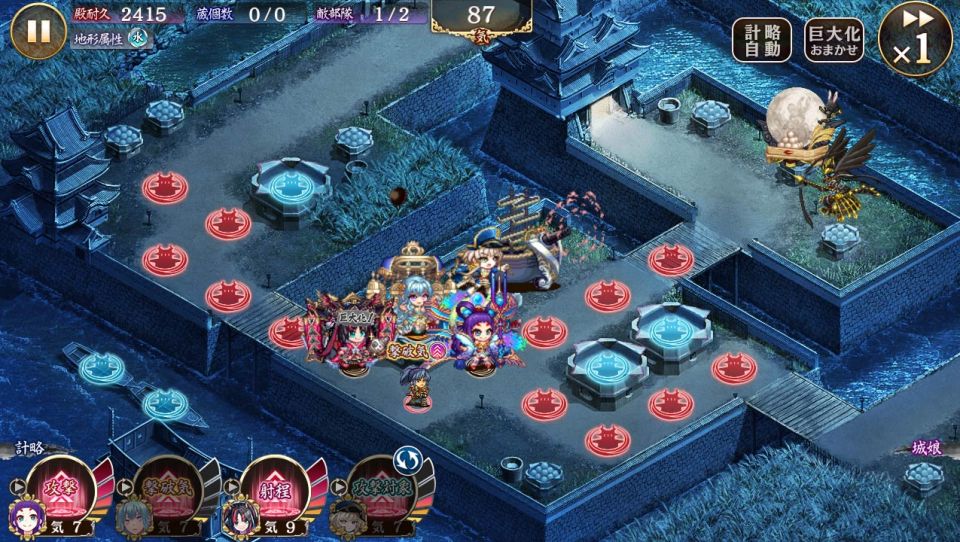Switch to the 城娘 panel tab
Image resolution: width=960 pixels, height=542 pixels.
click(x=927, y=449)
